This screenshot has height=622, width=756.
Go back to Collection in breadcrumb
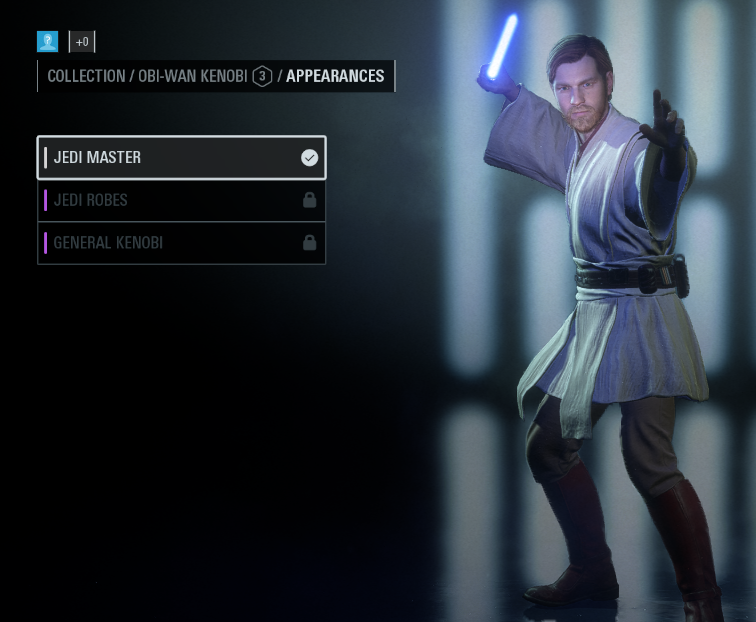click(85, 76)
